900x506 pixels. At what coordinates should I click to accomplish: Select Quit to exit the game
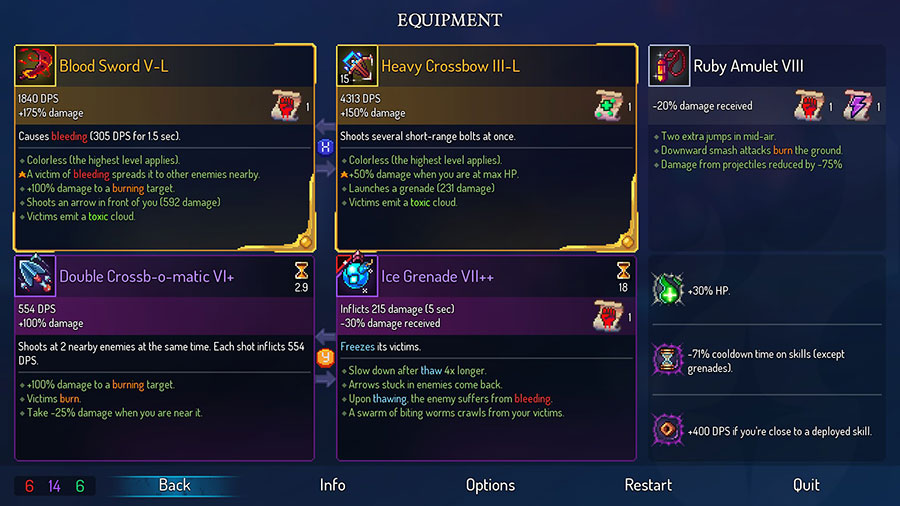pos(806,485)
